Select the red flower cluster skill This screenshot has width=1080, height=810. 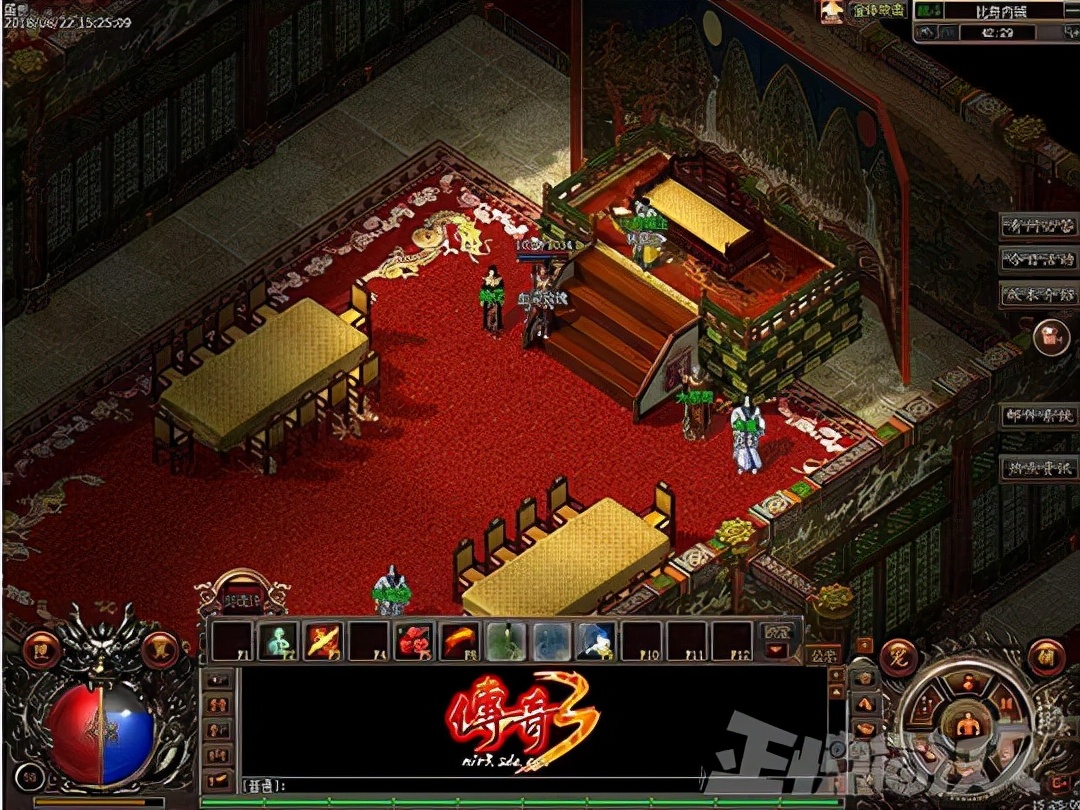click(x=413, y=640)
